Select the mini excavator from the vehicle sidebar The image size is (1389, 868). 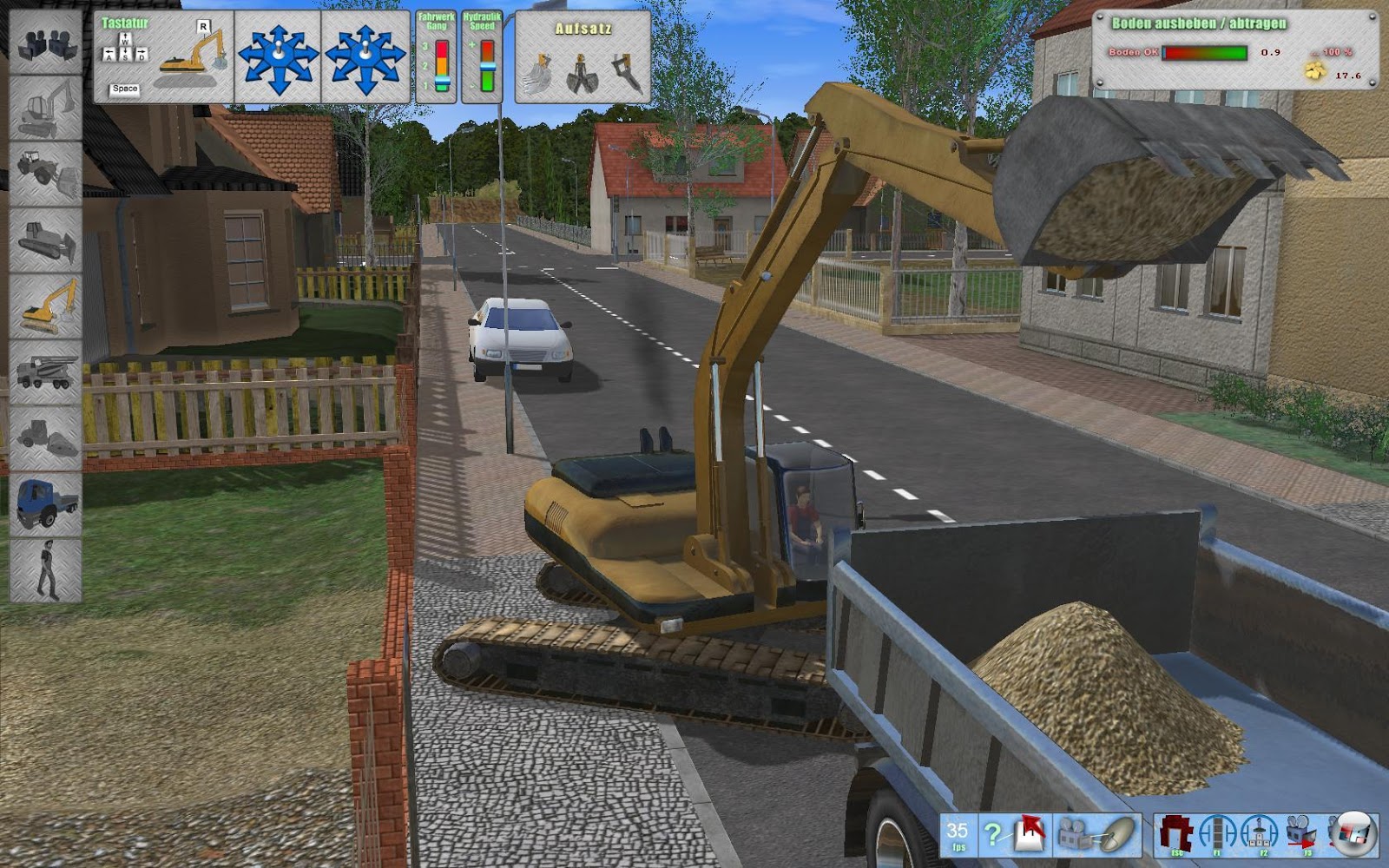point(45,109)
